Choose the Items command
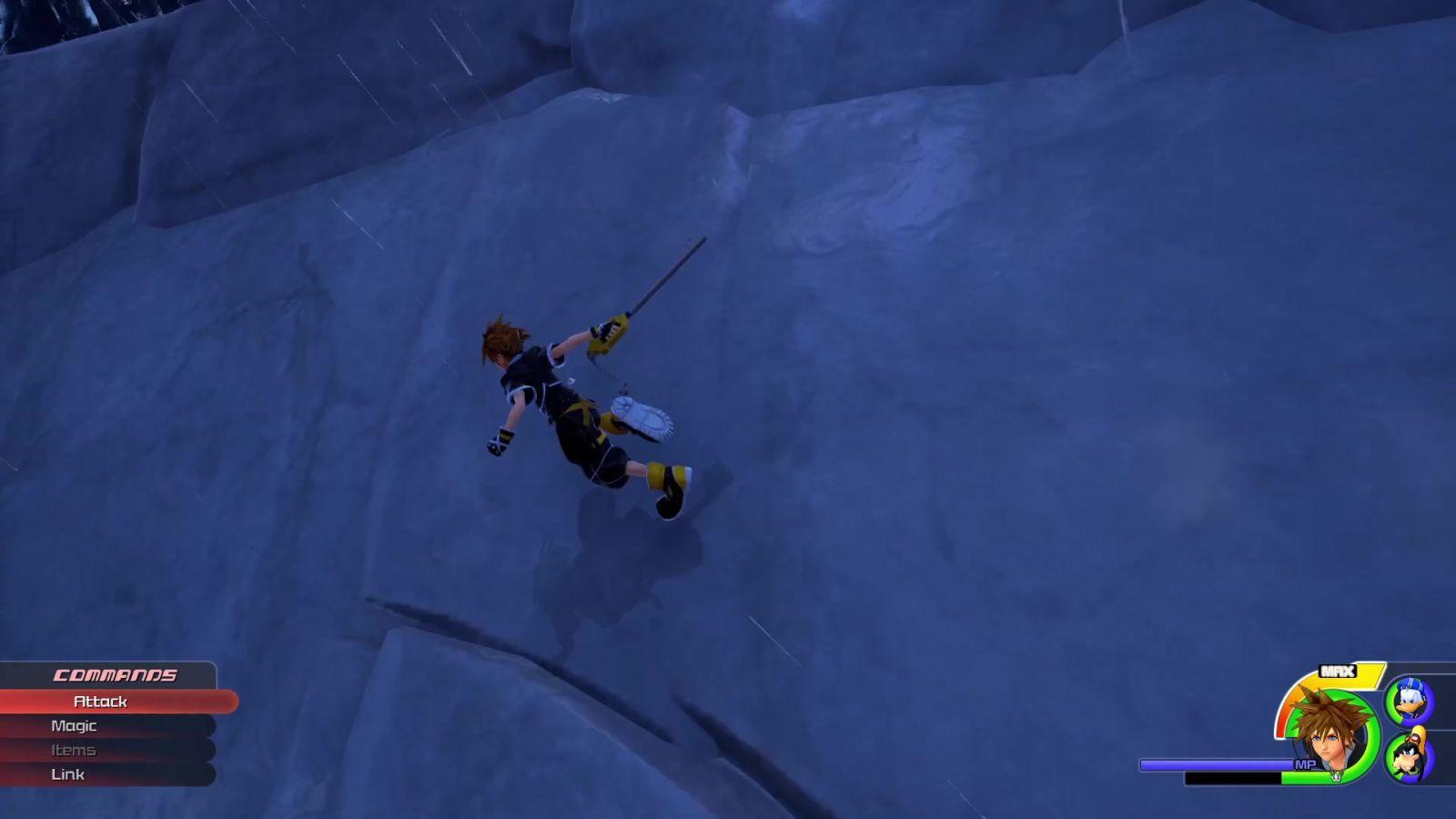 (x=74, y=751)
